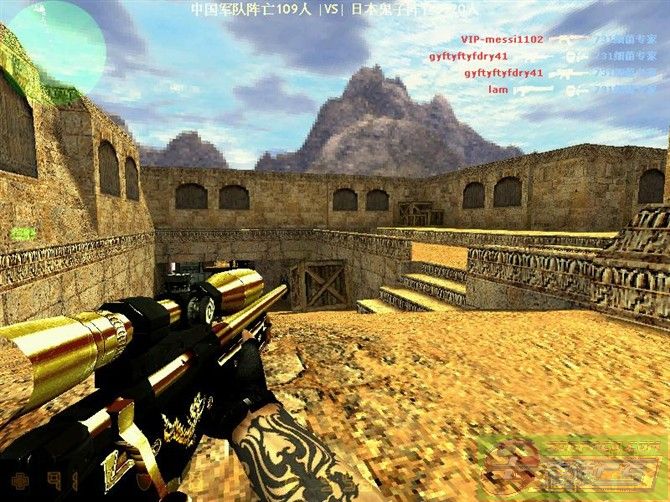Image resolution: width=670 pixels, height=502 pixels.
Task: Click the circular radar minimap
Action: tap(55, 46)
